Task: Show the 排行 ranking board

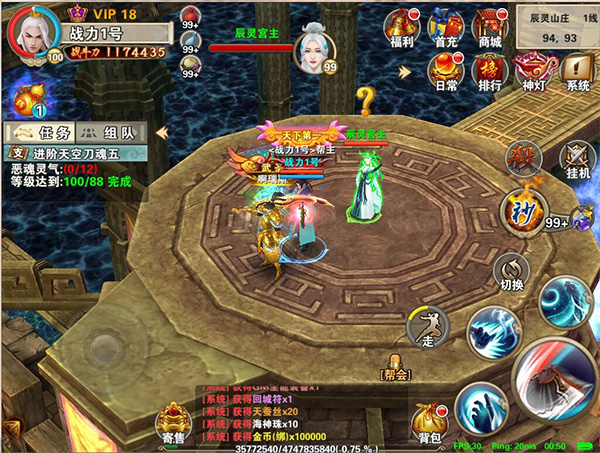Action: (490, 70)
